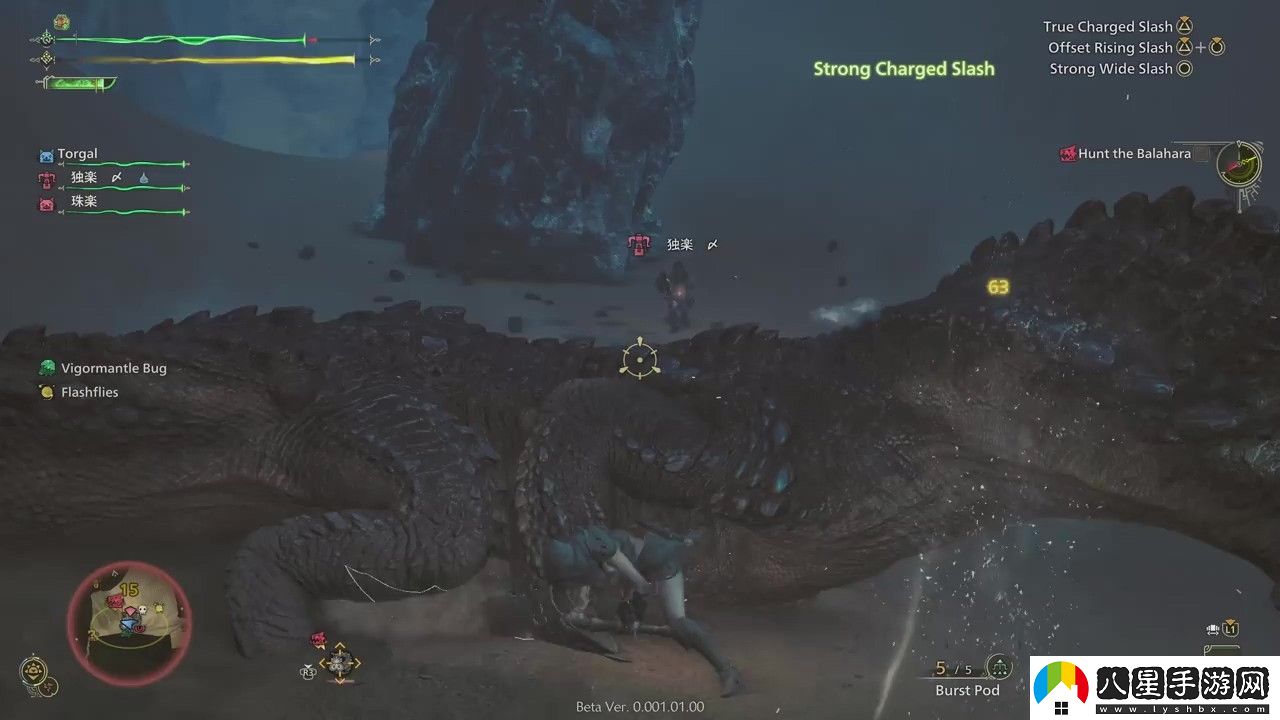Screen dimensions: 1280x720
Task: Select the Burst Pod item icon
Action: (x=998, y=666)
